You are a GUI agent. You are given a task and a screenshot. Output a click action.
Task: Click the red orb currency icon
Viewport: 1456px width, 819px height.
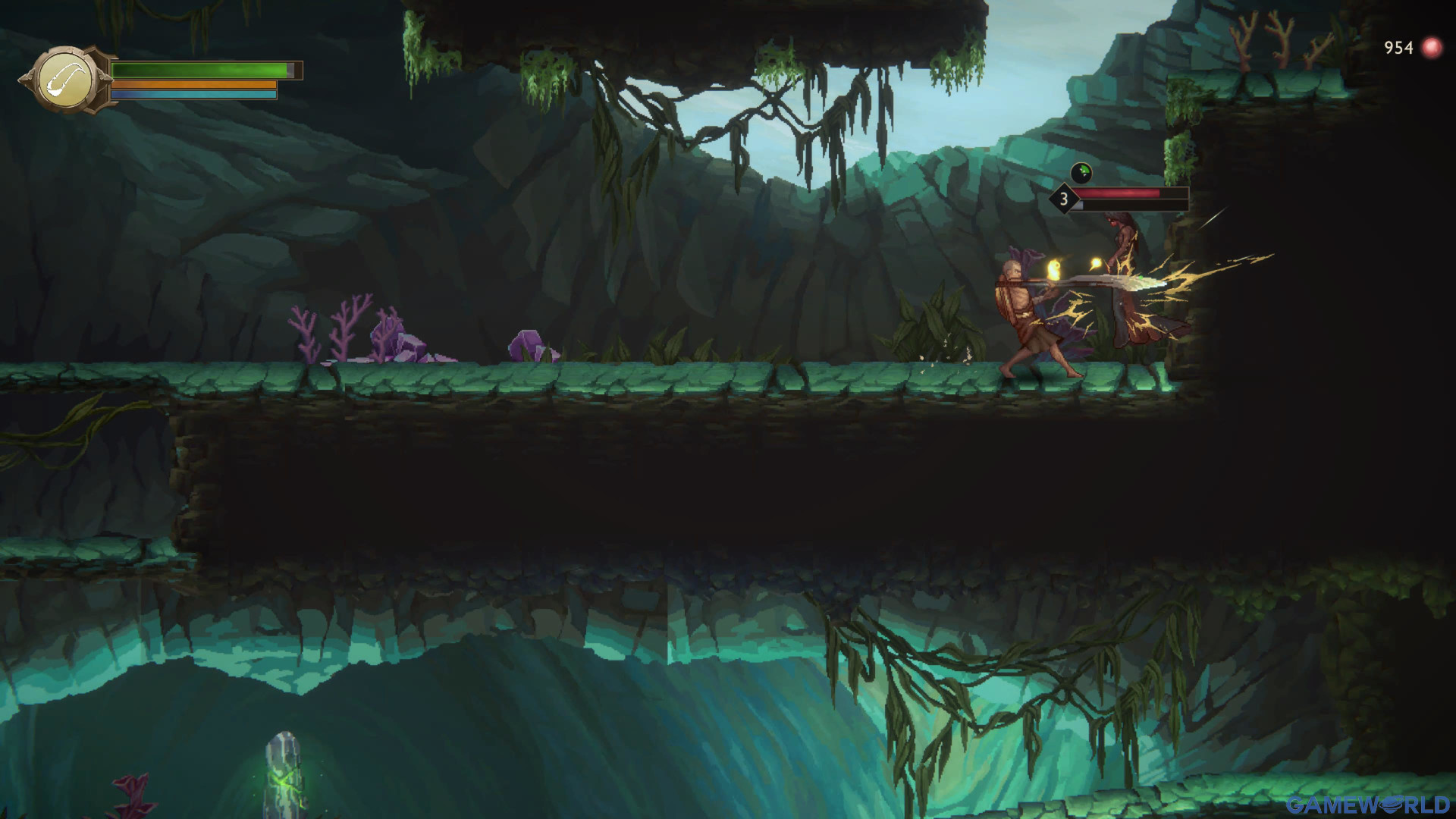(x=1431, y=48)
